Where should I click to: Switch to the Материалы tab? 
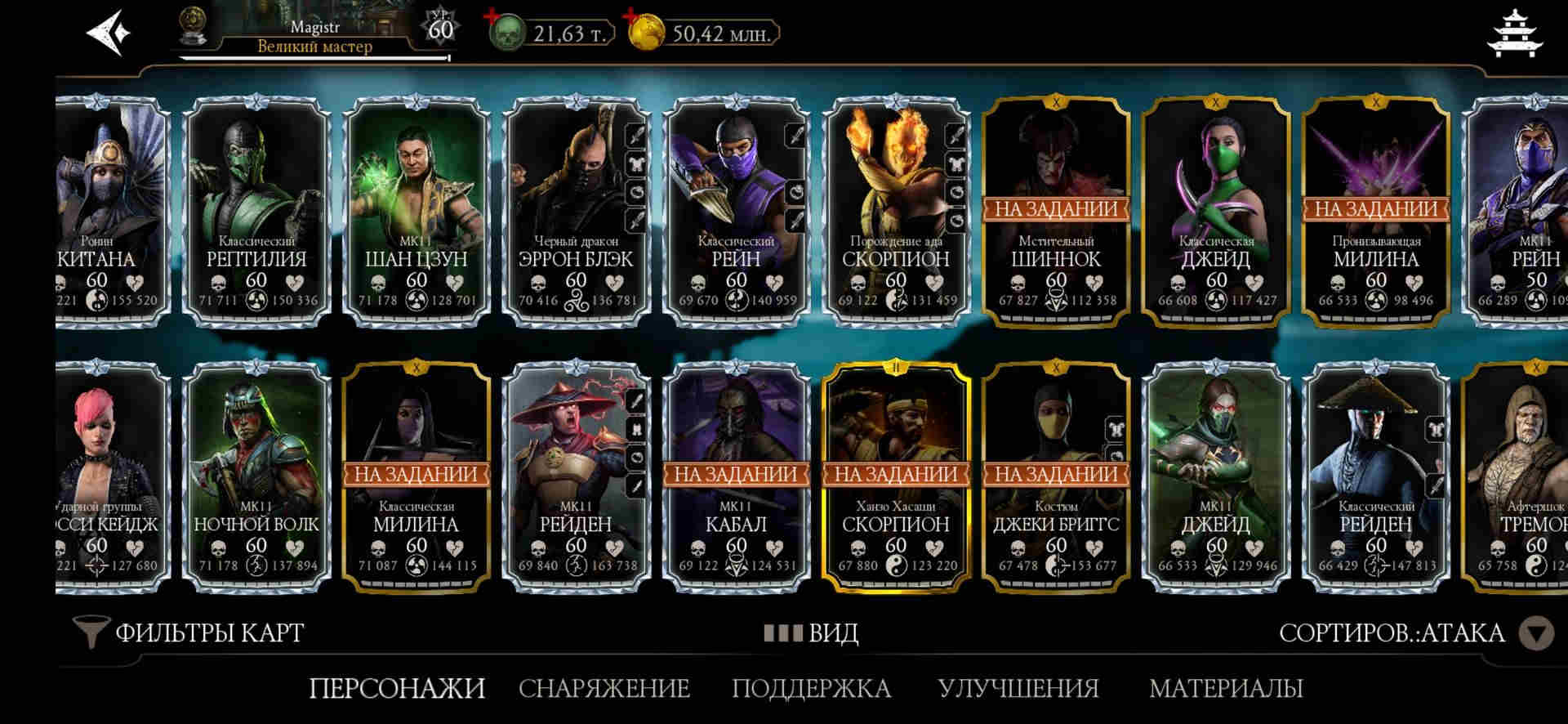point(1226,688)
